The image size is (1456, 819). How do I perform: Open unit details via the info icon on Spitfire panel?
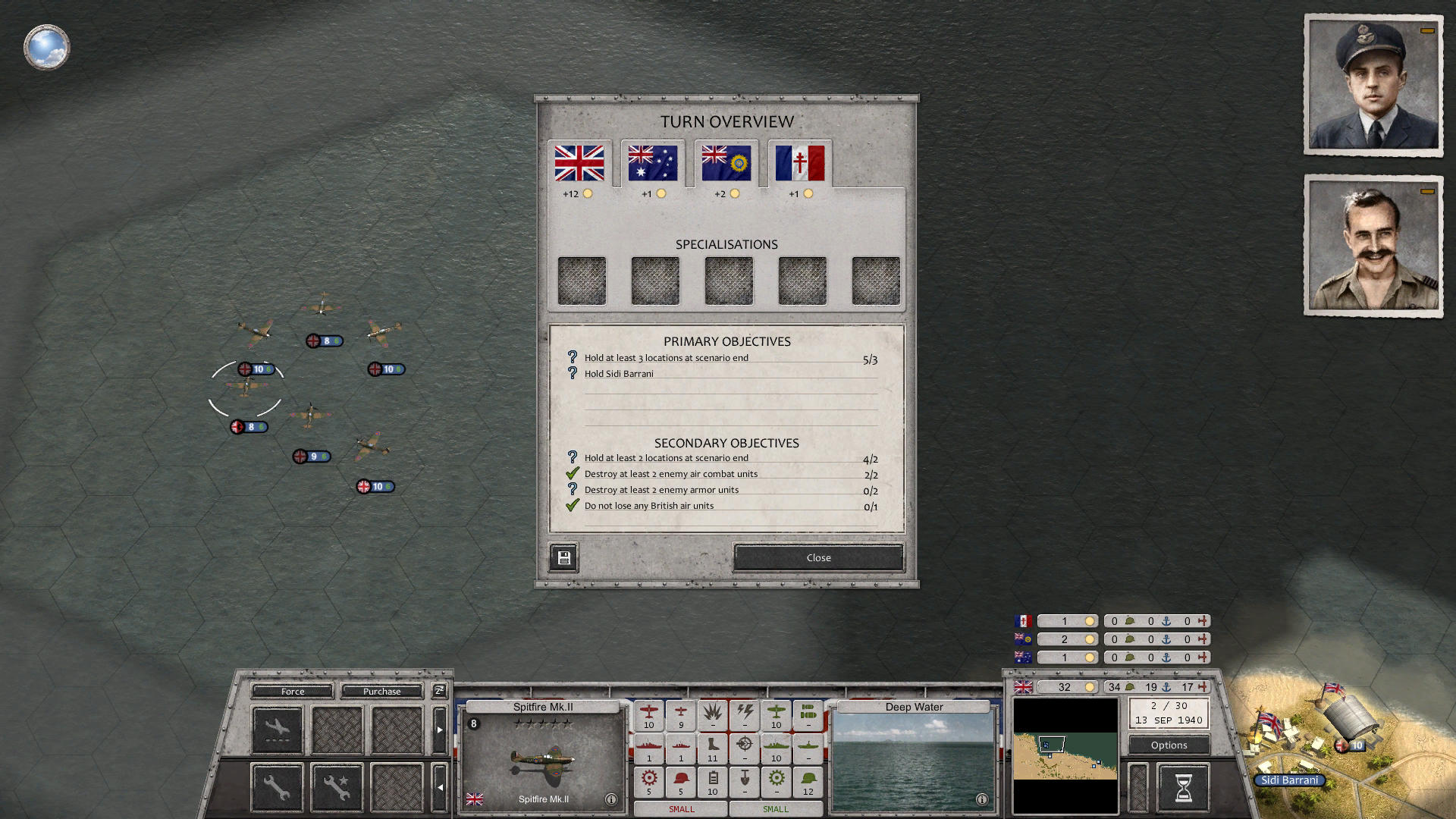(x=611, y=798)
